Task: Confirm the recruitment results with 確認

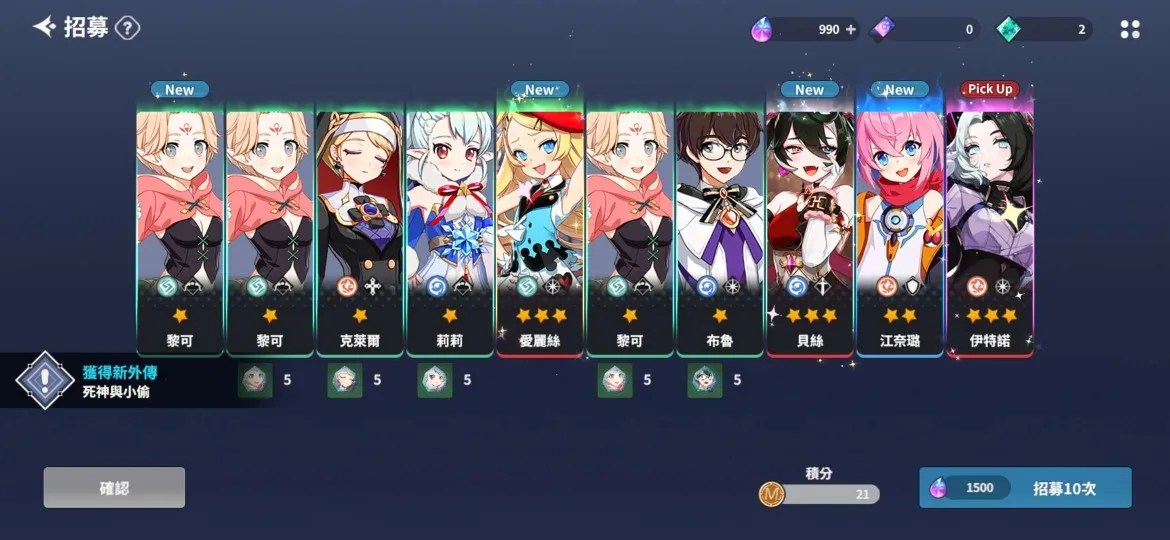Action: coord(114,488)
